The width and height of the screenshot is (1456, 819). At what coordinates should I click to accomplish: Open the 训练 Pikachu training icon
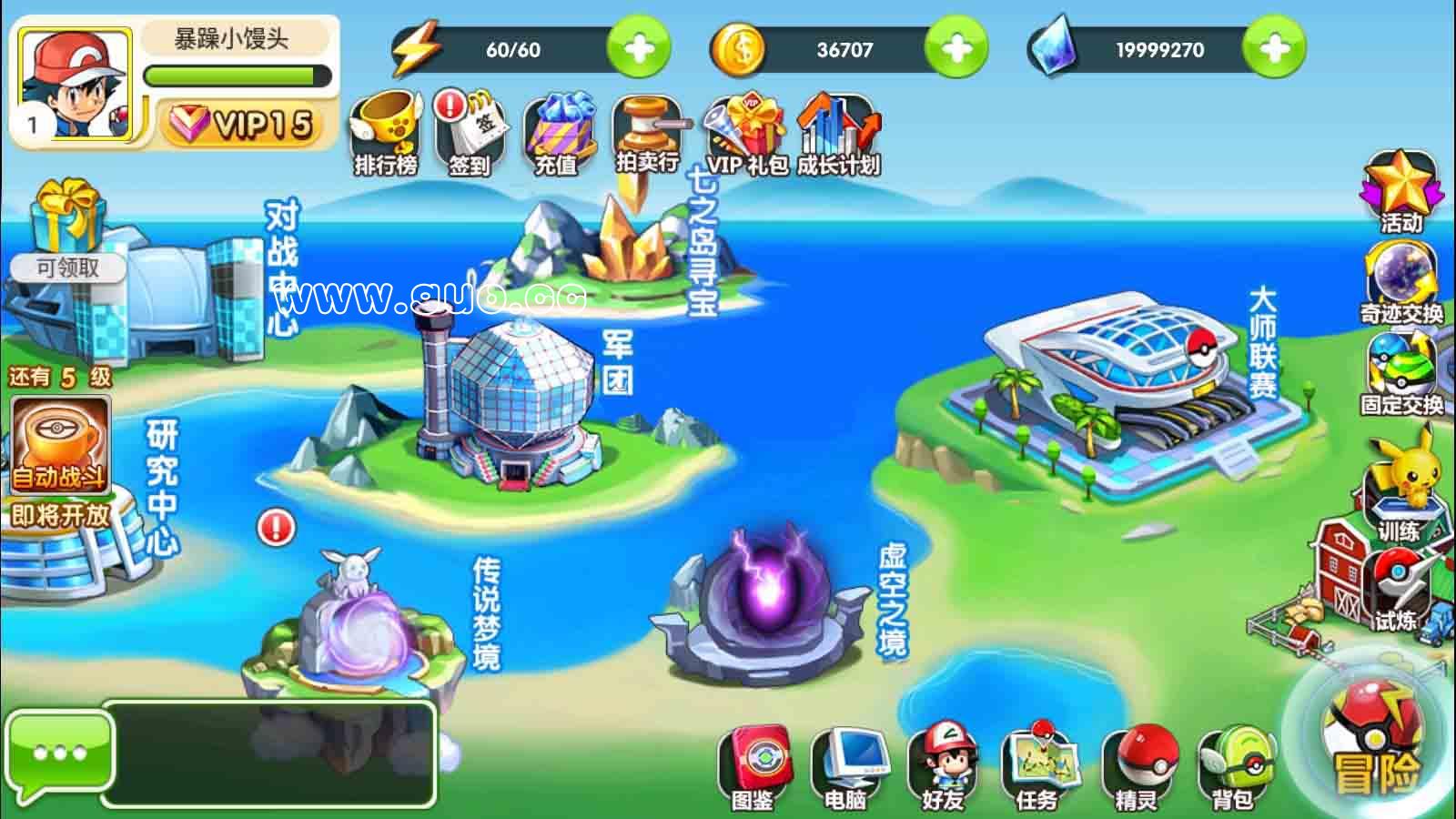pyautogui.click(x=1400, y=491)
